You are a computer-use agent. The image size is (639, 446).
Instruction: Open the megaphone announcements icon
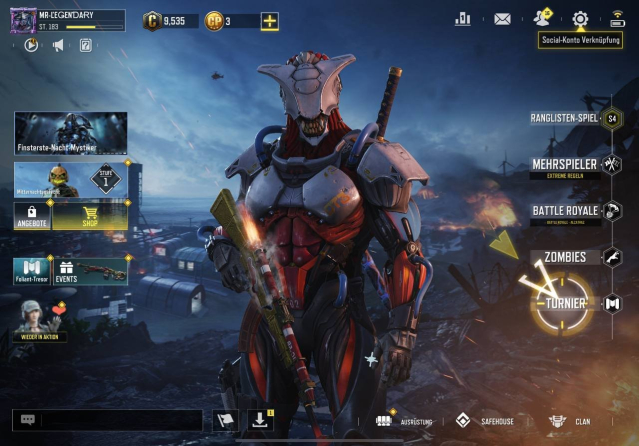click(x=58, y=45)
